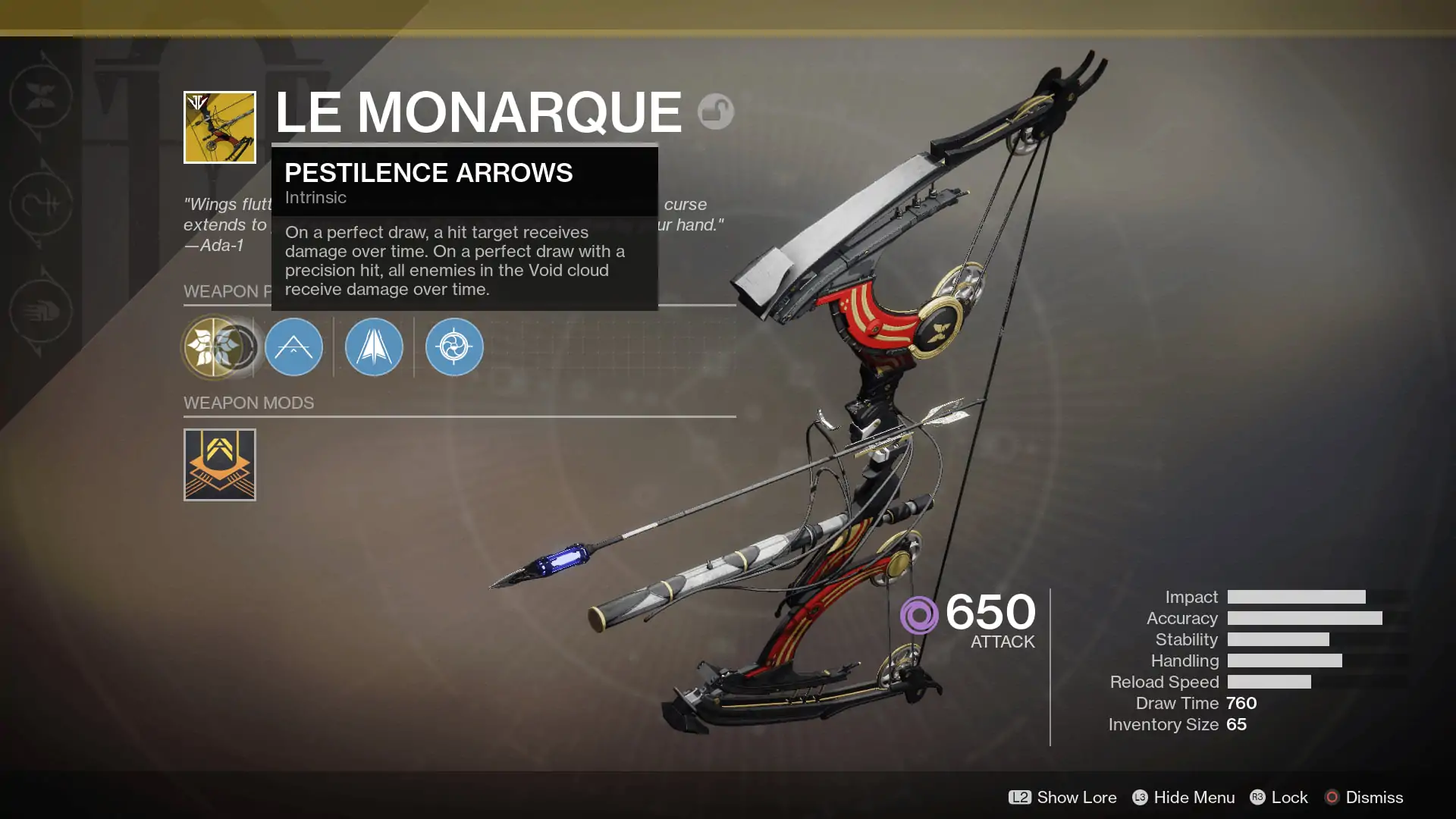1456x819 pixels.
Task: Open Le Monarque's weapon thumbnail
Action: point(220,127)
